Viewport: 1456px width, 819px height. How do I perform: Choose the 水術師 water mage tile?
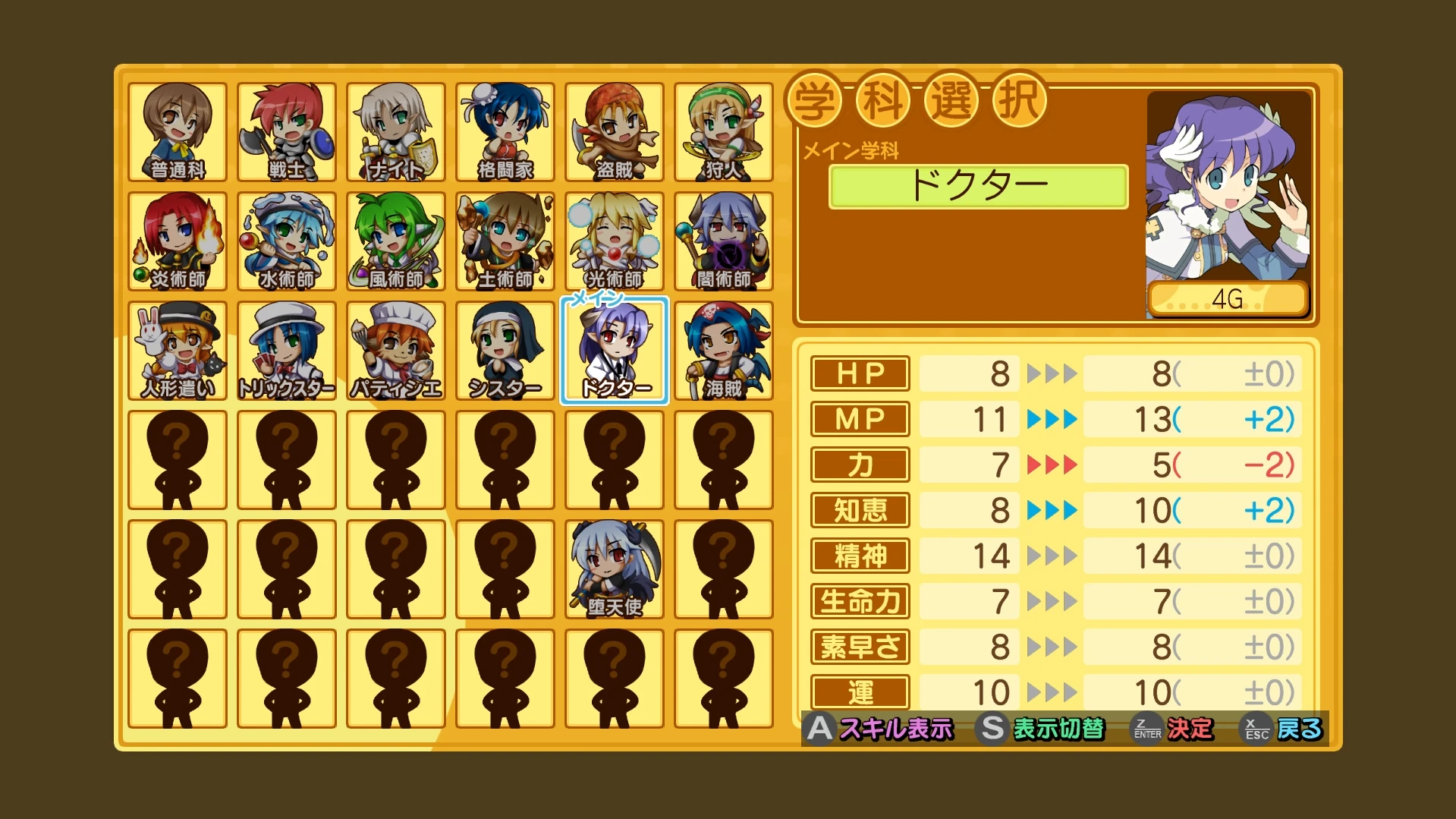(287, 241)
